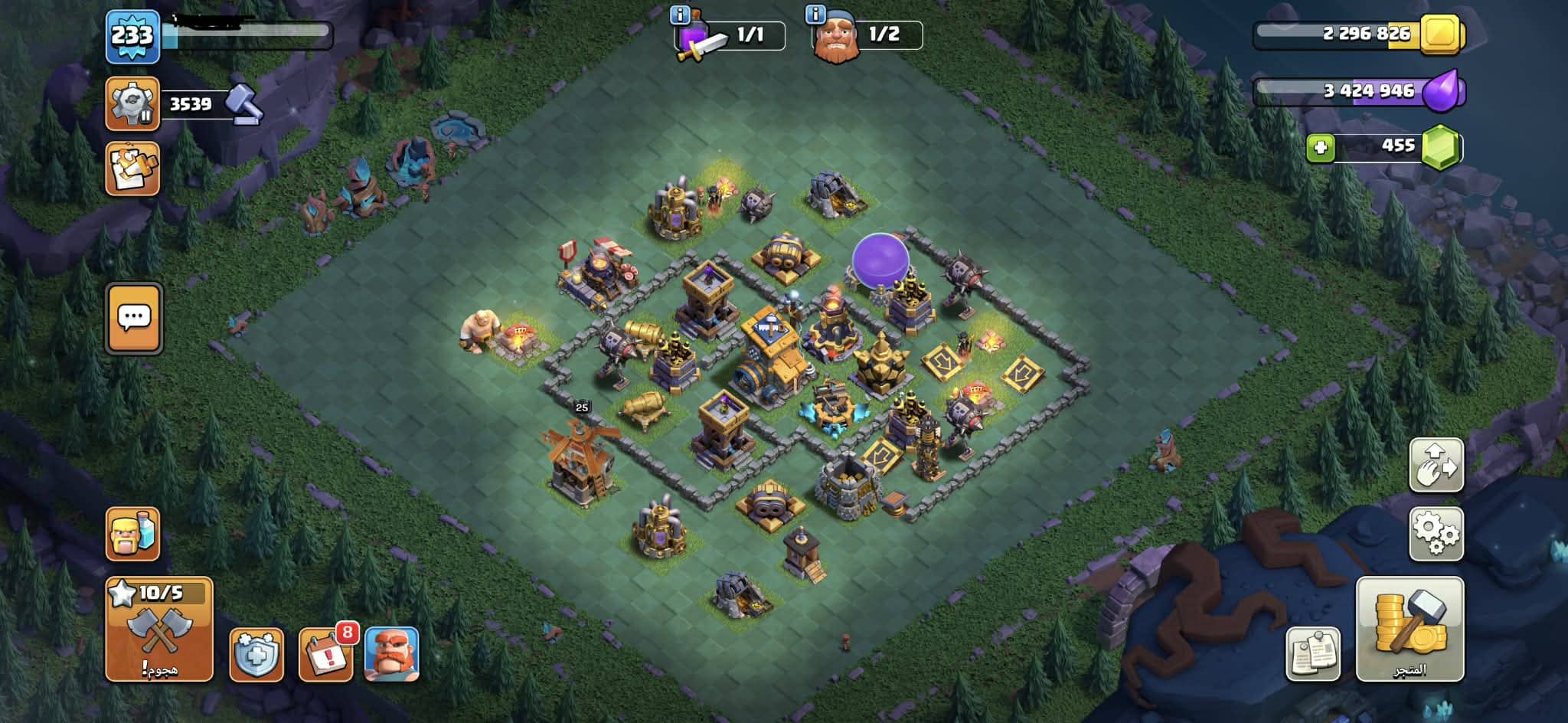Toggle the base layout swap hand button
Image resolution: width=1568 pixels, height=723 pixels.
pos(1436,465)
